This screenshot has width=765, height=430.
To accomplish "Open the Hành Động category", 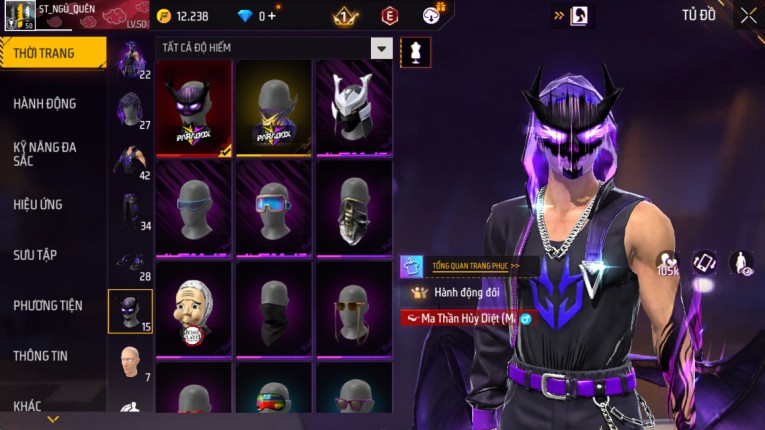I will (45, 104).
